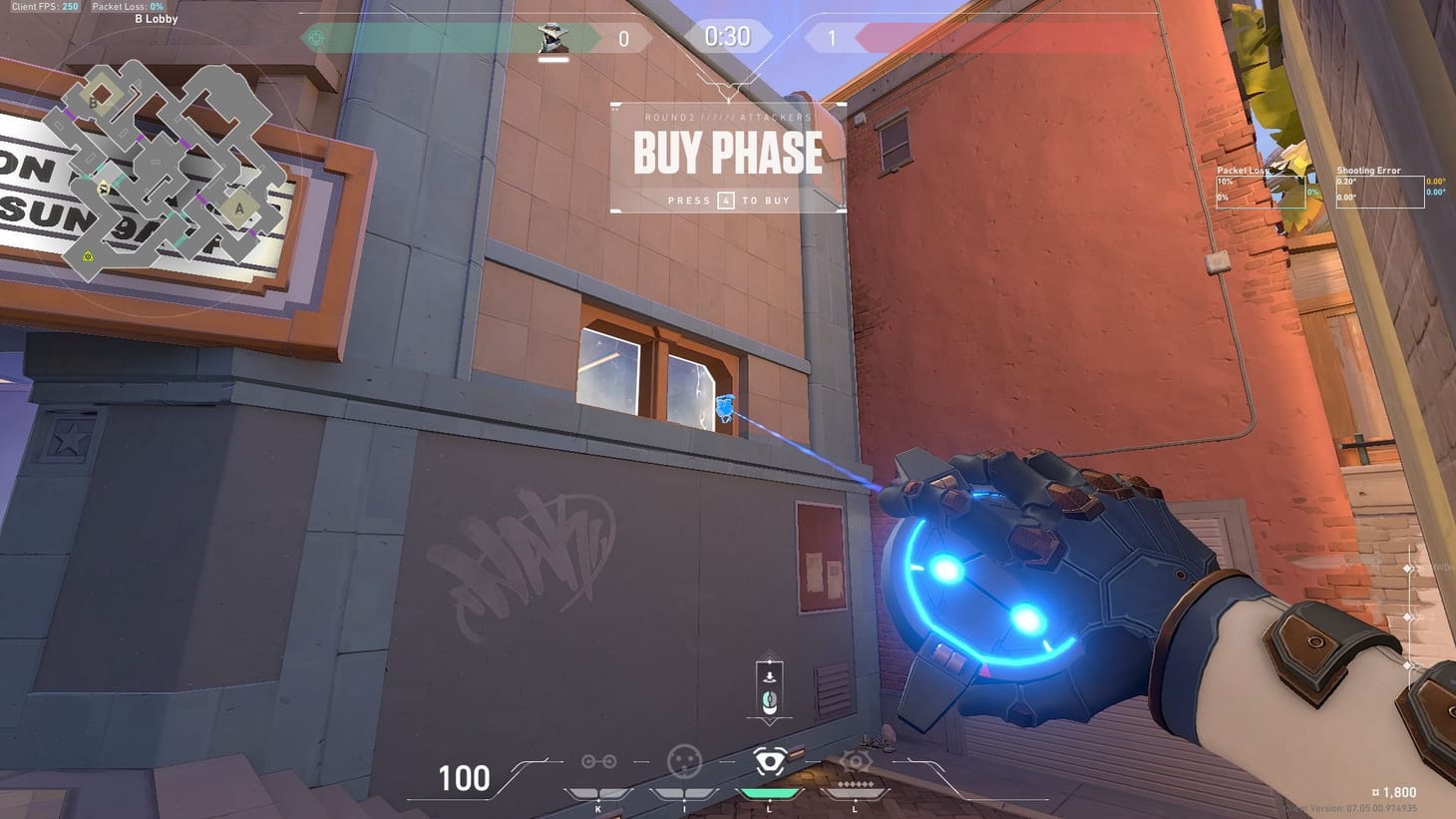Click the key 4 icon in the buy prompt
The height and width of the screenshot is (819, 1456).
(x=726, y=201)
